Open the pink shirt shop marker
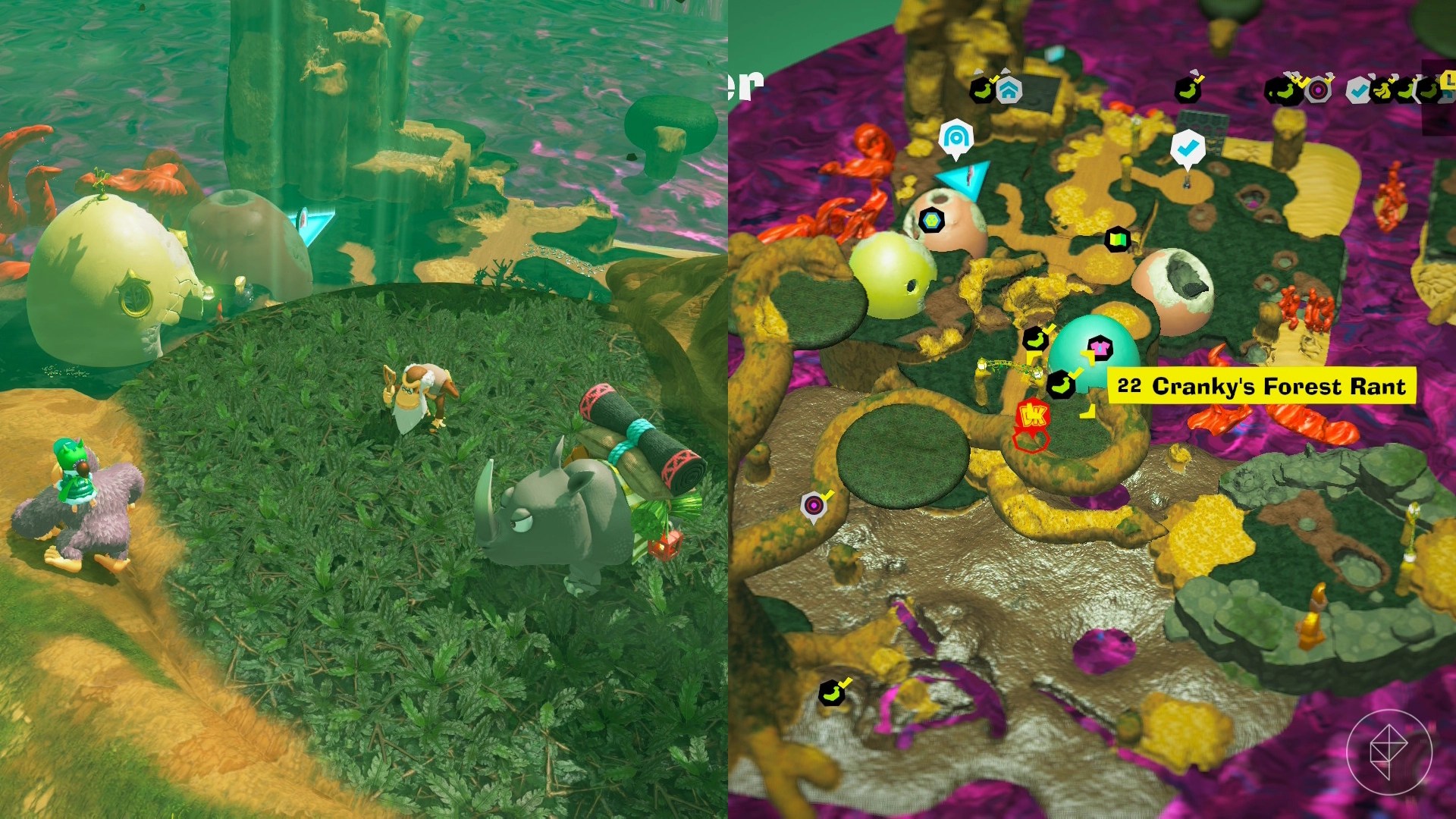Image resolution: width=1456 pixels, height=819 pixels. (1098, 350)
